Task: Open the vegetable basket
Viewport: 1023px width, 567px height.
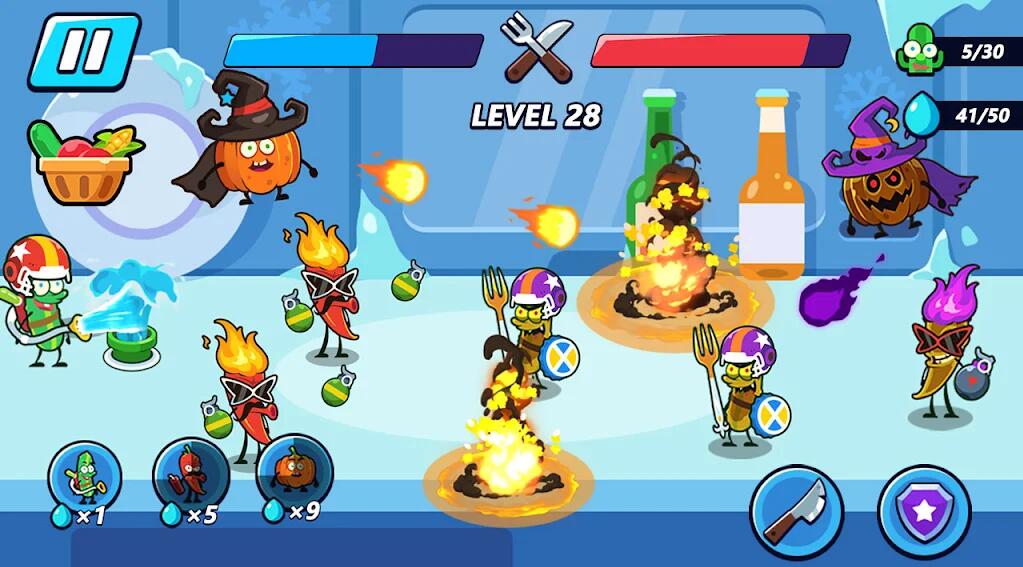Action: coord(83,163)
